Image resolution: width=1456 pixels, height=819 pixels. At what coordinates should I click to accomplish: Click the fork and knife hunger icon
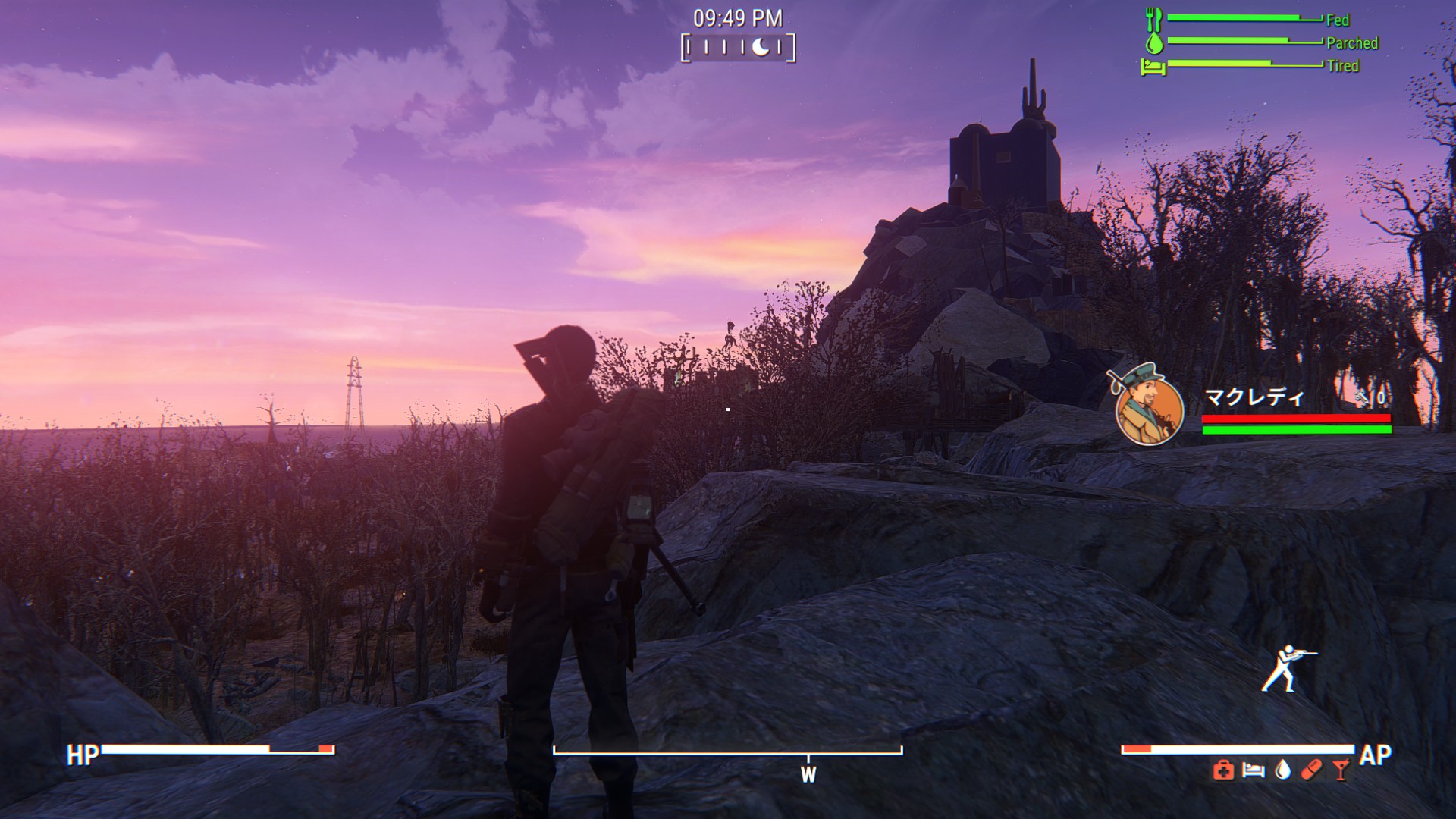click(x=1154, y=19)
